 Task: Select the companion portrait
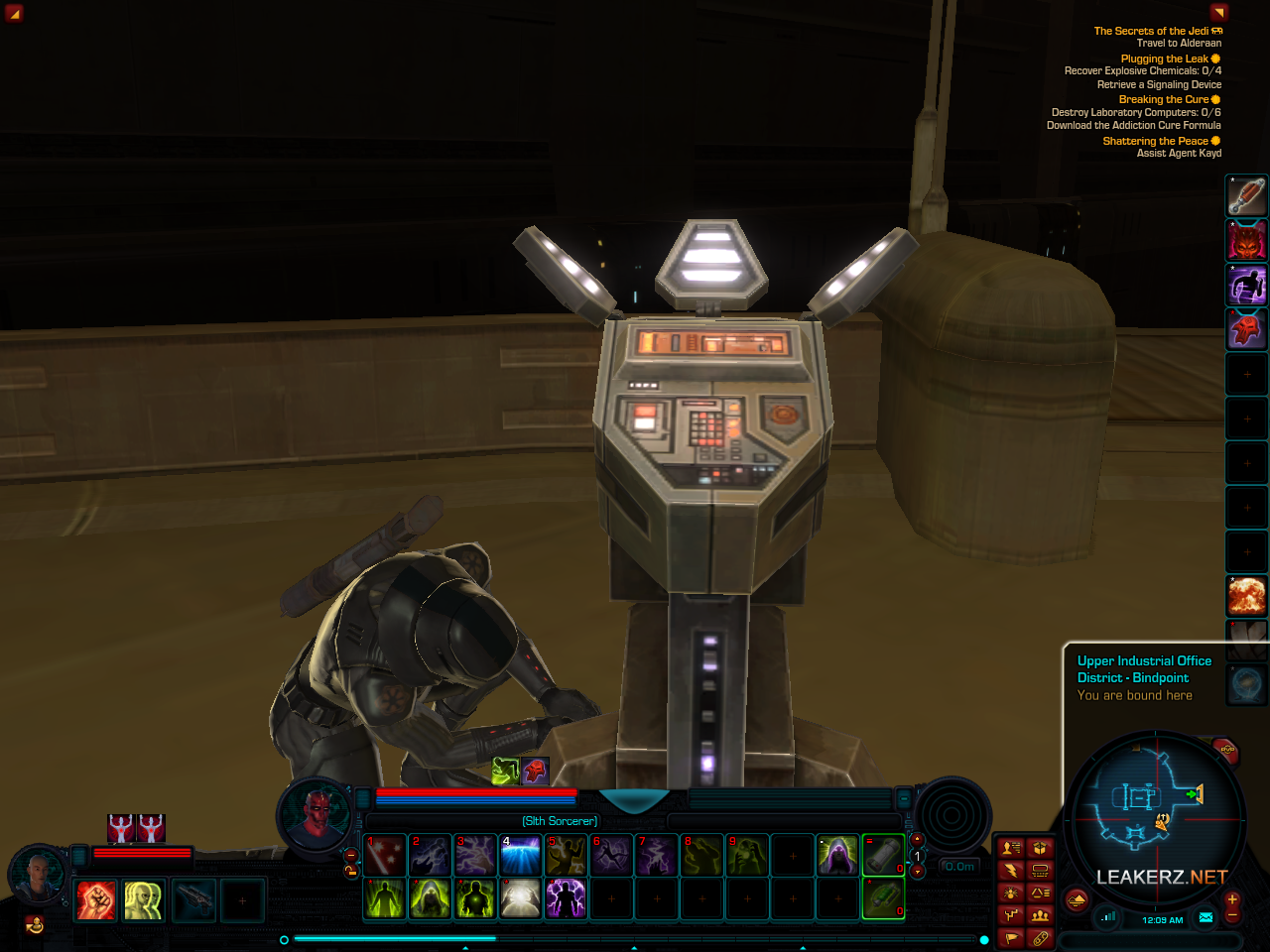tap(38, 876)
